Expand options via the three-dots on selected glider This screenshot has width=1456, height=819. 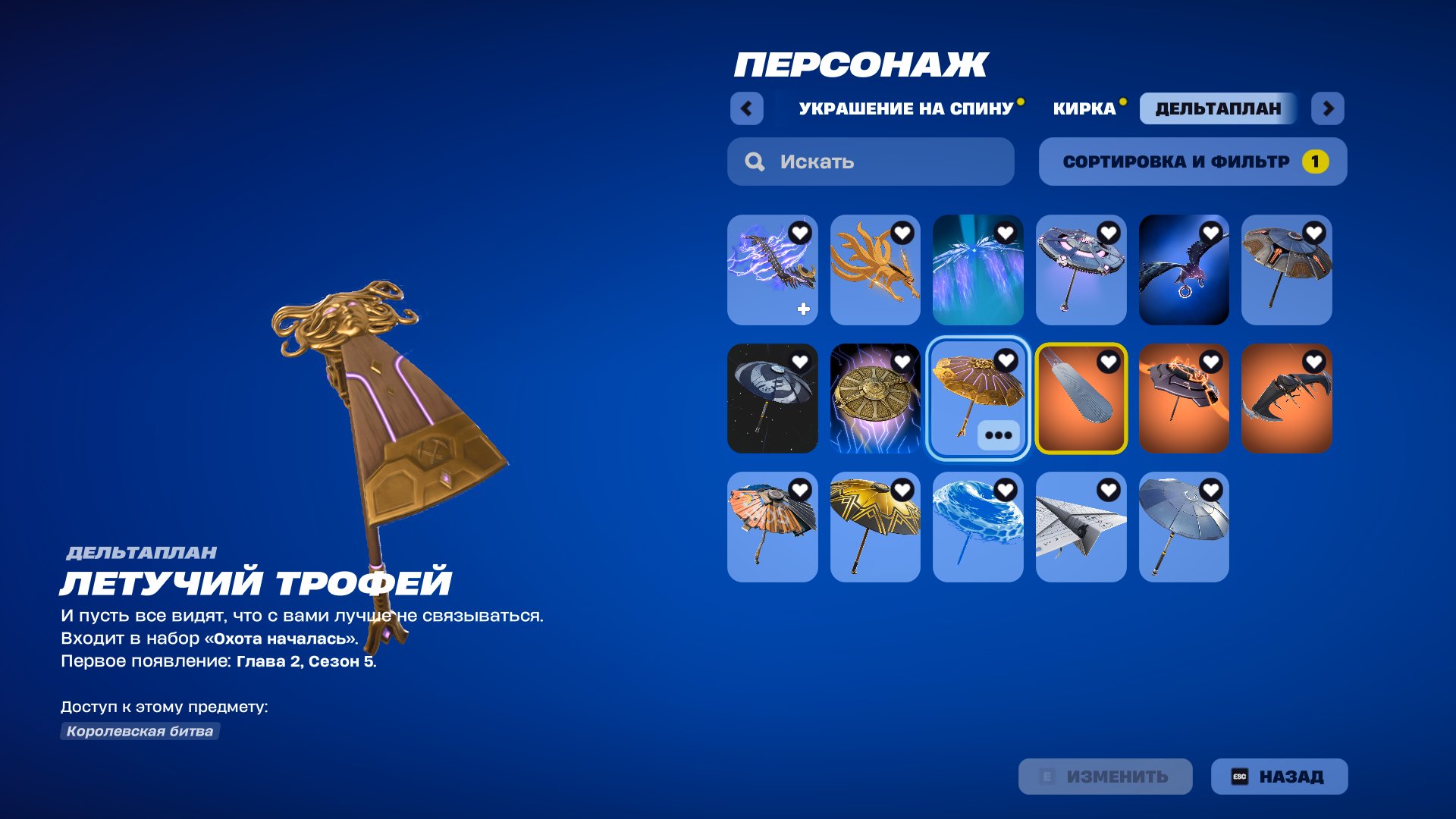coord(1000,435)
